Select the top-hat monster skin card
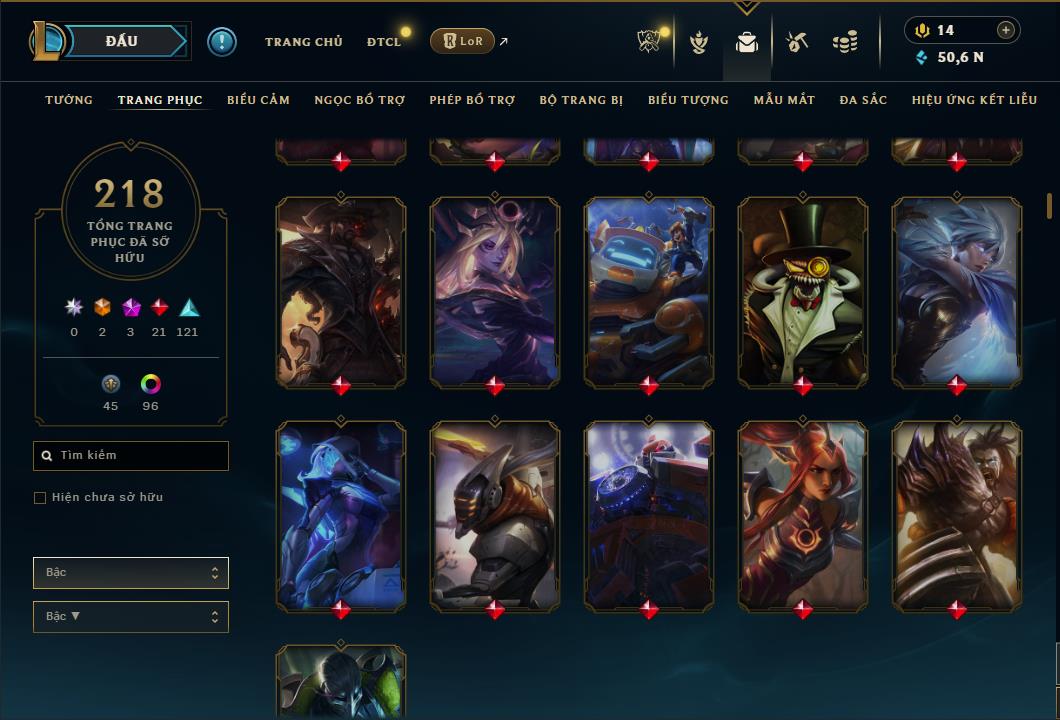Screen dimensions: 1060x720 click(x=803, y=290)
